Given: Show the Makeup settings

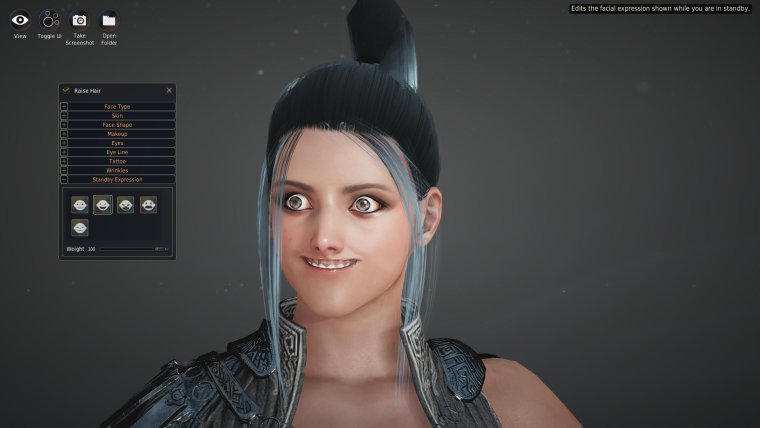Looking at the screenshot, I should (117, 133).
